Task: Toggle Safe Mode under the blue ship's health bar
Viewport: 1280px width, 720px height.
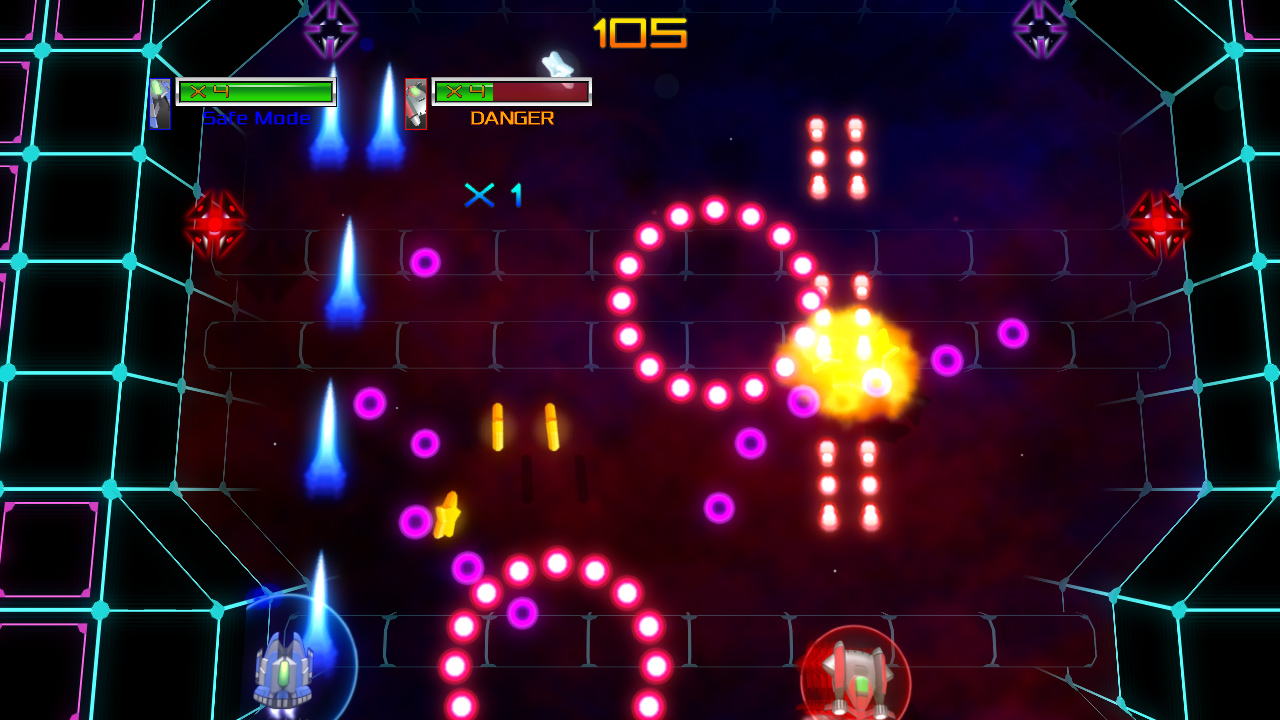Action: click(254, 118)
